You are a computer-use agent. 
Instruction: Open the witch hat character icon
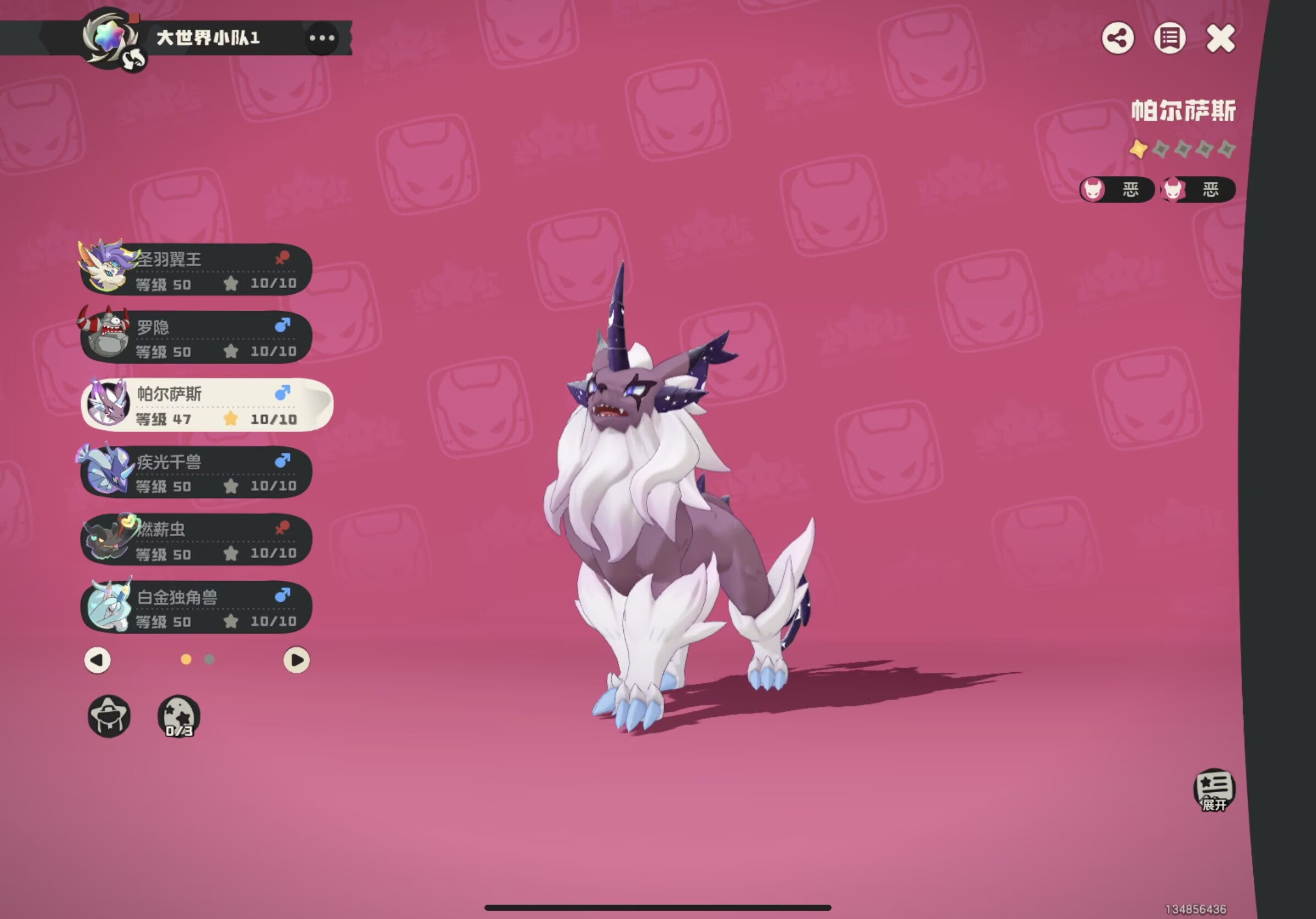[x=109, y=716]
